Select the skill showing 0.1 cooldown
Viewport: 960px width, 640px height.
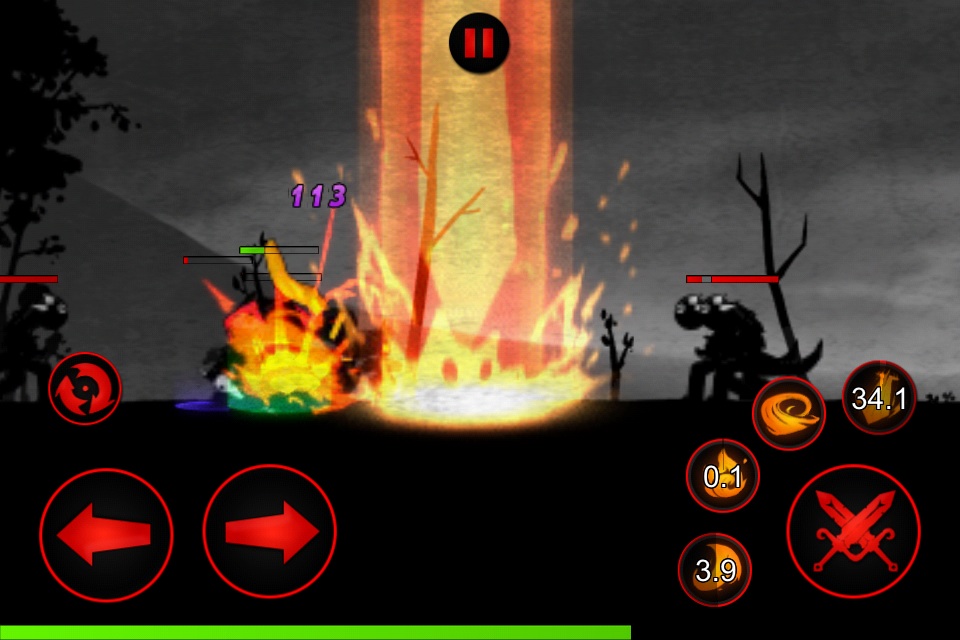click(x=722, y=476)
